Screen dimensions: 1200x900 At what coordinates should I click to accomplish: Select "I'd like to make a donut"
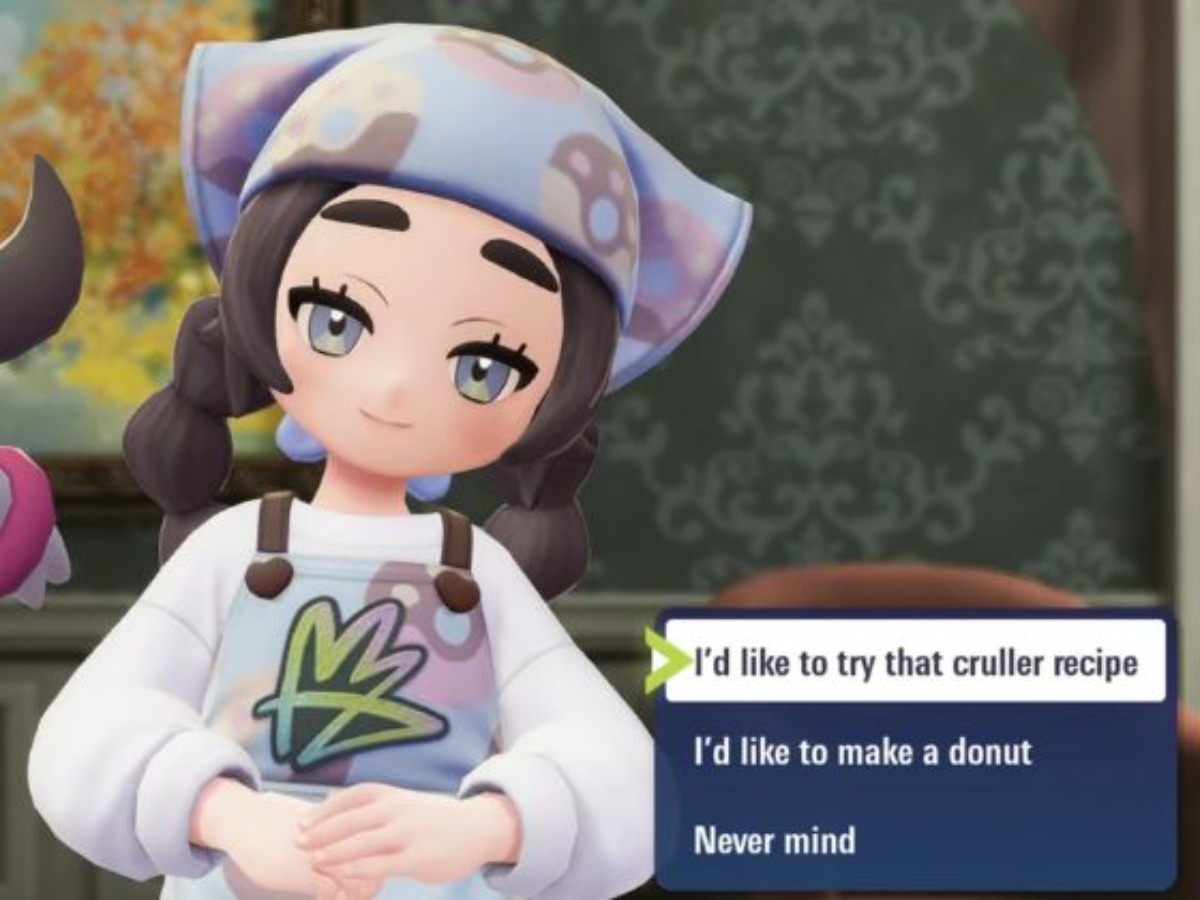[x=862, y=751]
